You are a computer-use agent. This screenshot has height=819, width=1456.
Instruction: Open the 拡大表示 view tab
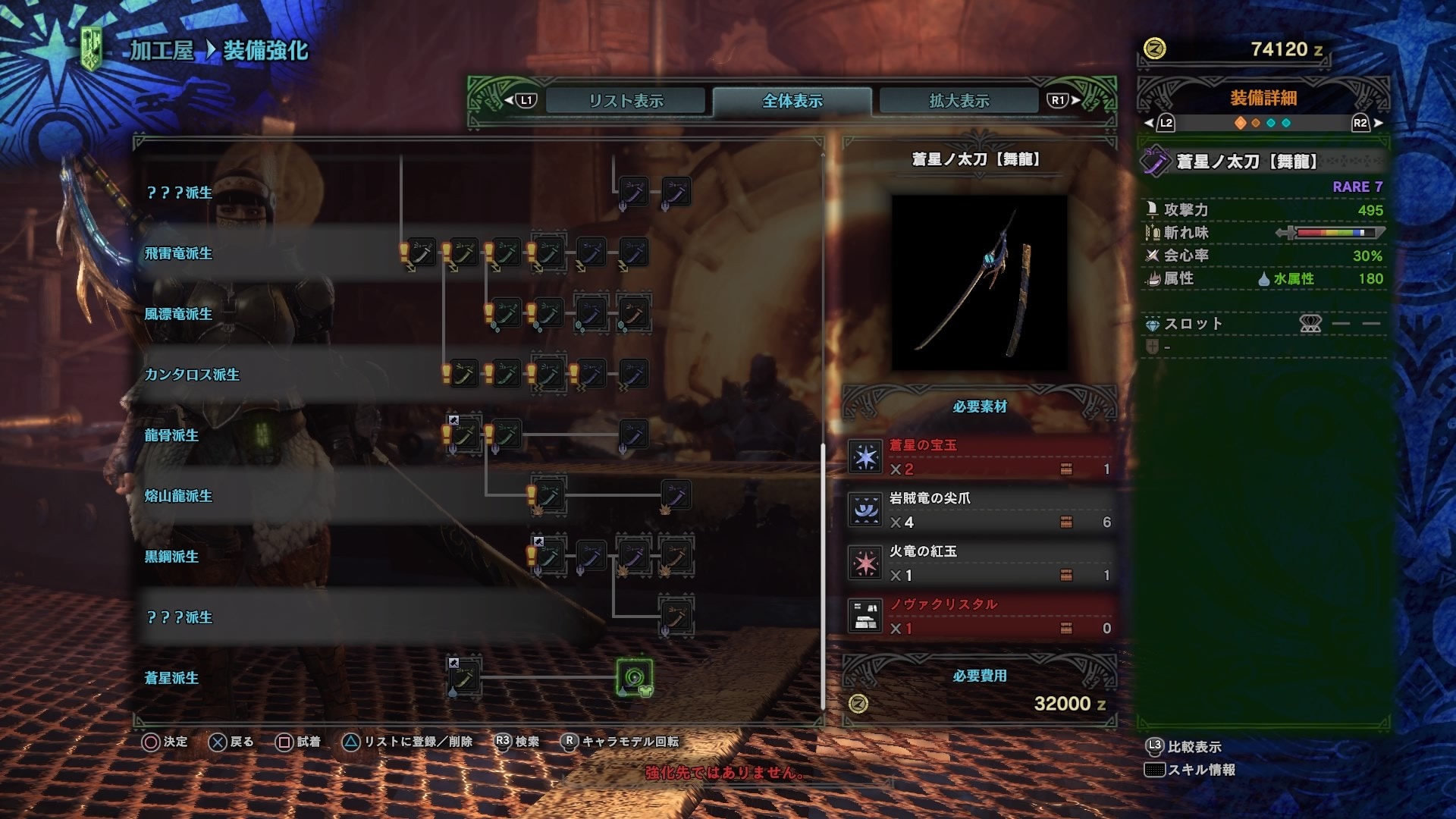click(x=959, y=101)
